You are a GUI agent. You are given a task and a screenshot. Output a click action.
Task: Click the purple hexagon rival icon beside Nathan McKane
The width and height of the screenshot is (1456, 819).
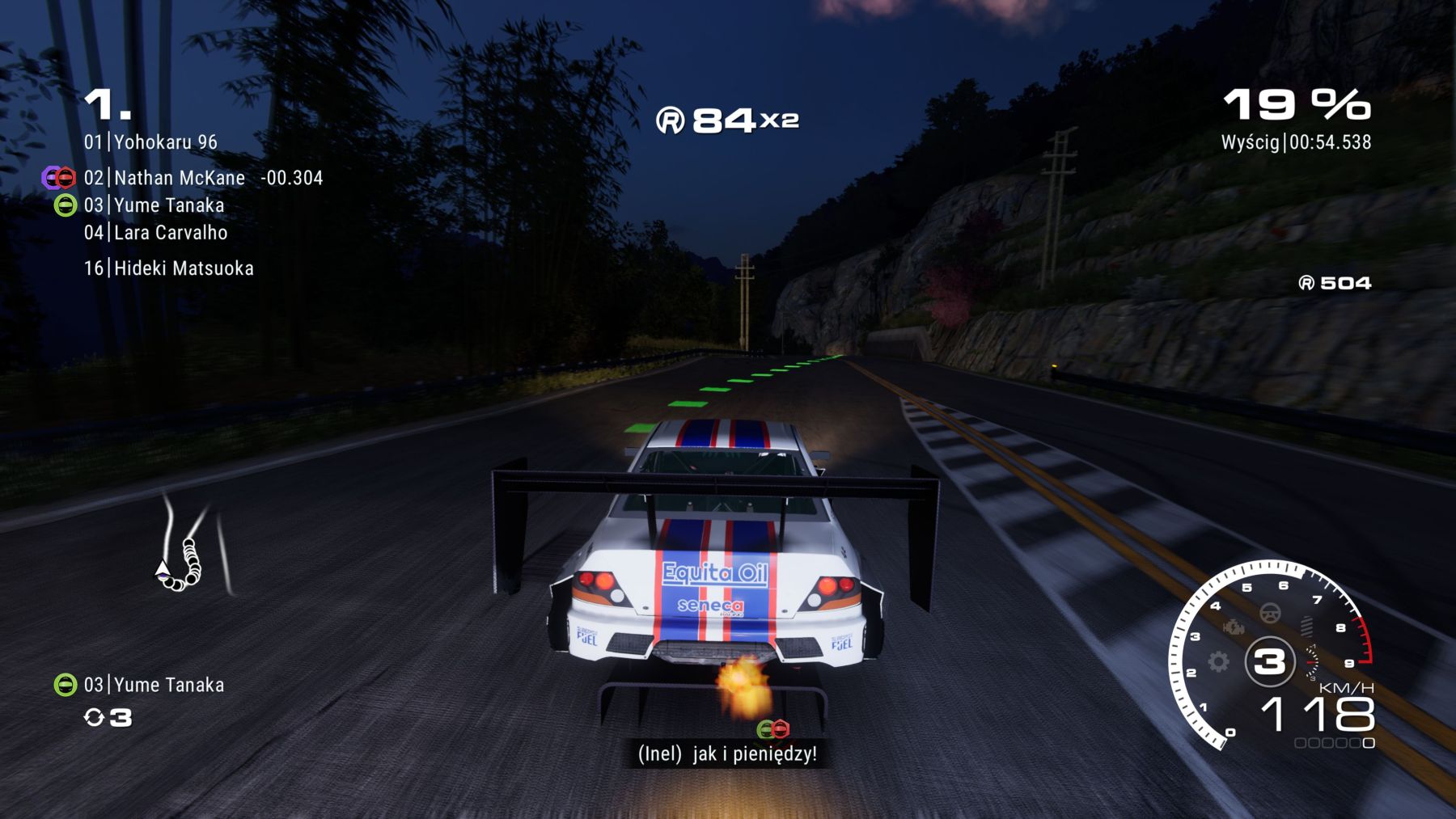click(x=53, y=178)
